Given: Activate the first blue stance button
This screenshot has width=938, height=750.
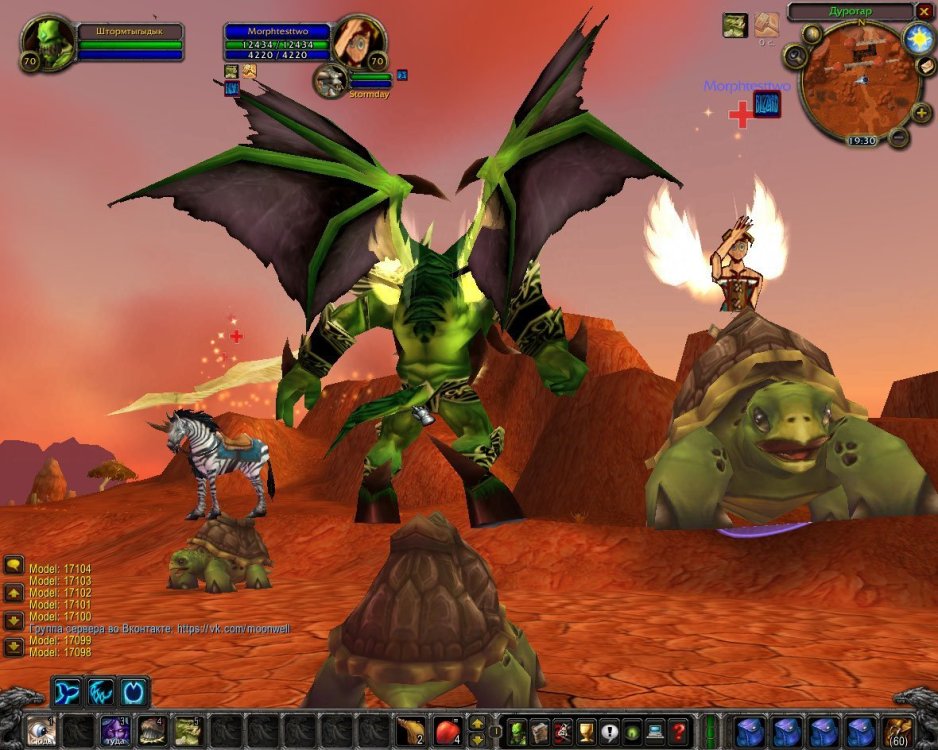Looking at the screenshot, I should [69, 692].
